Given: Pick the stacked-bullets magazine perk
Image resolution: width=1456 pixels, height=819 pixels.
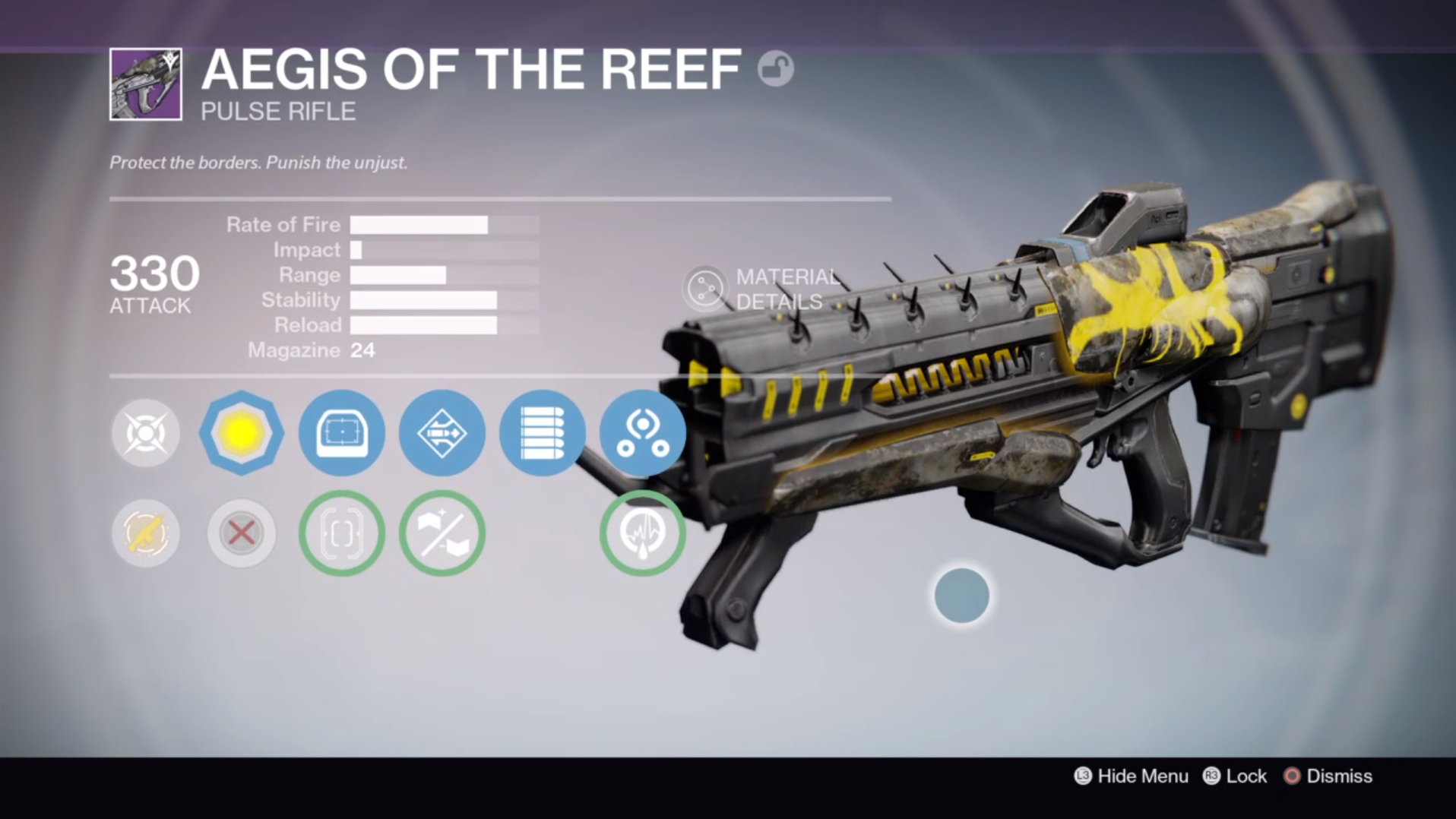Looking at the screenshot, I should [x=542, y=433].
